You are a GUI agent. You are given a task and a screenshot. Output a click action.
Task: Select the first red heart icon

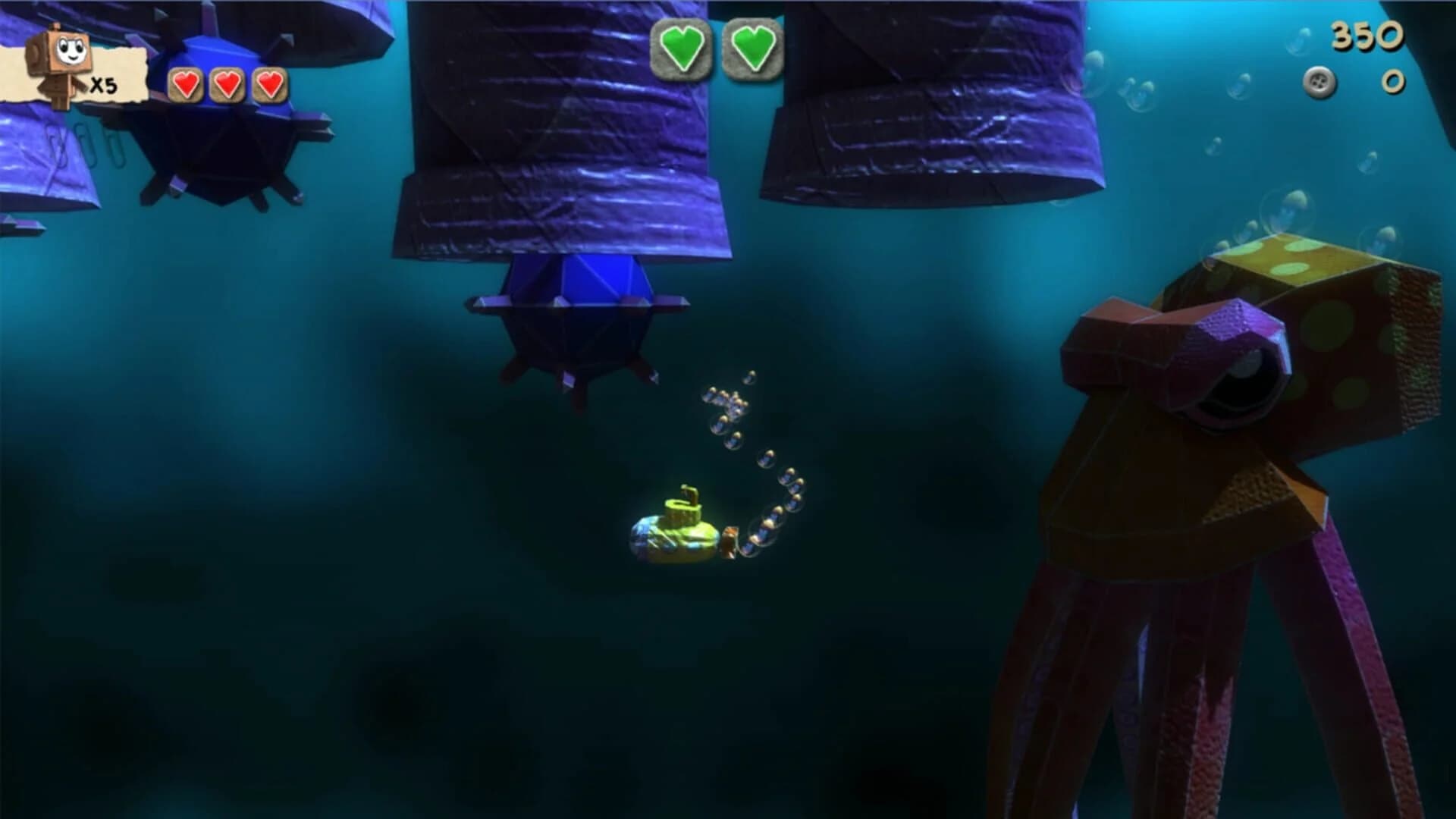tap(185, 86)
